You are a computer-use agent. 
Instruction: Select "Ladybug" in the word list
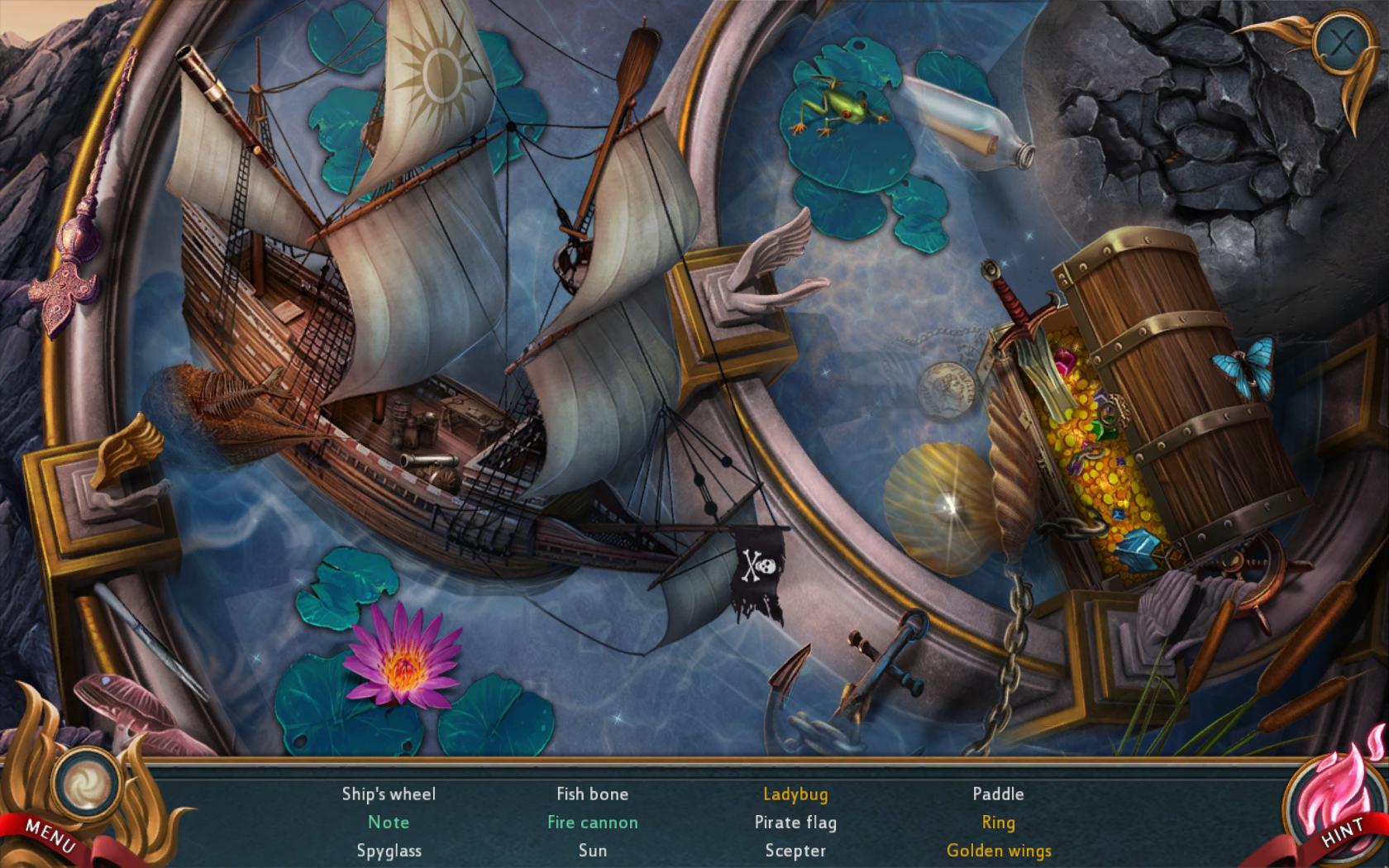click(x=796, y=794)
